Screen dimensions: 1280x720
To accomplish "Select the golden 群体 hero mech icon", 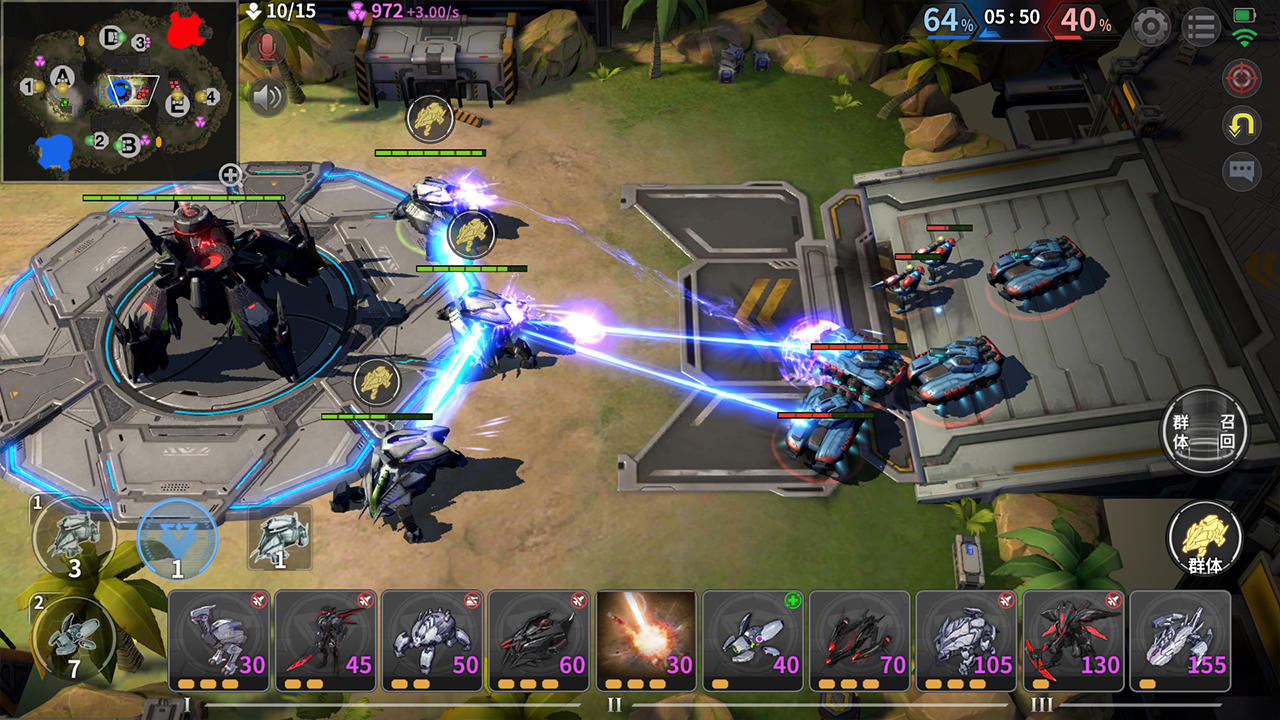I will (x=1203, y=538).
